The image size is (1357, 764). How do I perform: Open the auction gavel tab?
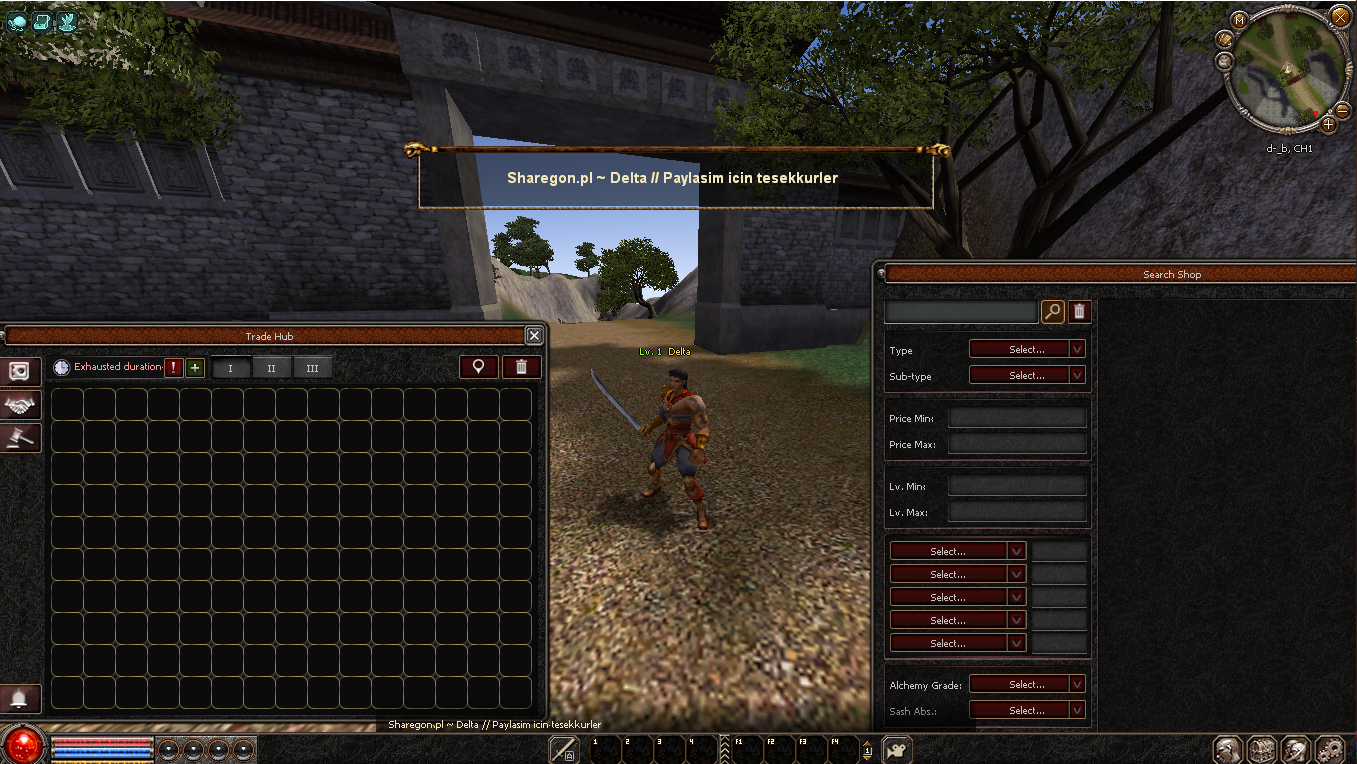tap(21, 437)
